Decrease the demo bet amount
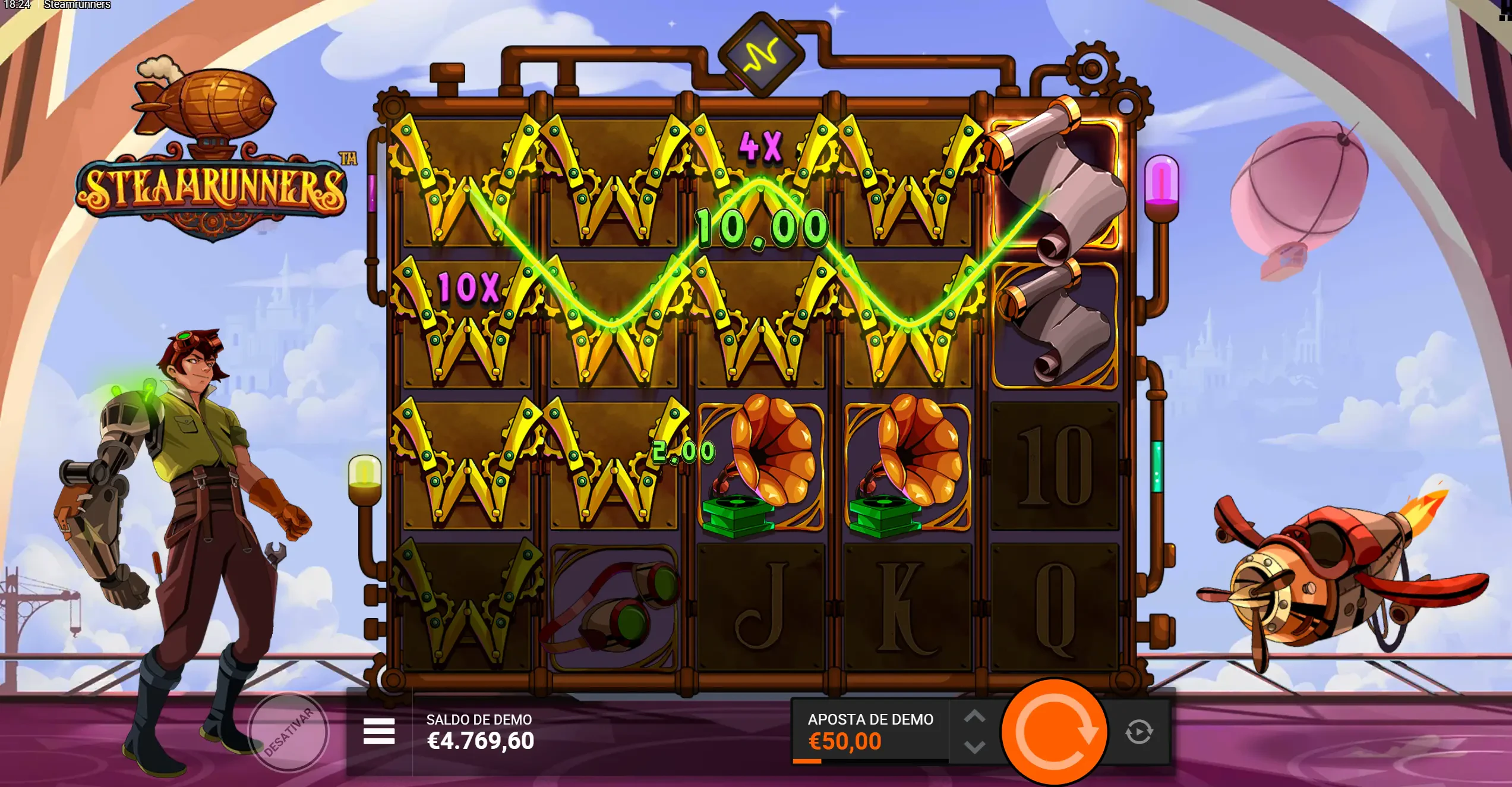The width and height of the screenshot is (1512, 787). tap(974, 747)
